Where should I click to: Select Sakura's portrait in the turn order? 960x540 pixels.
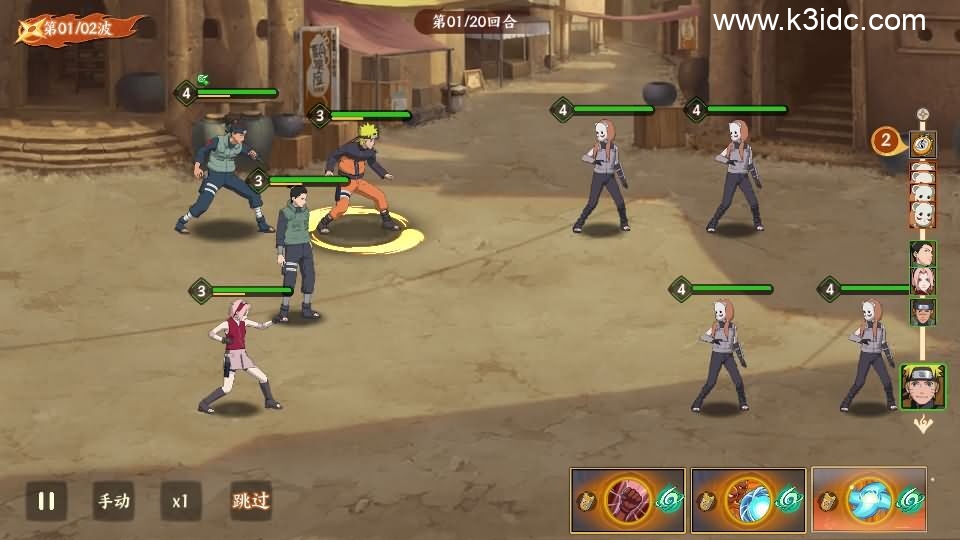923,282
